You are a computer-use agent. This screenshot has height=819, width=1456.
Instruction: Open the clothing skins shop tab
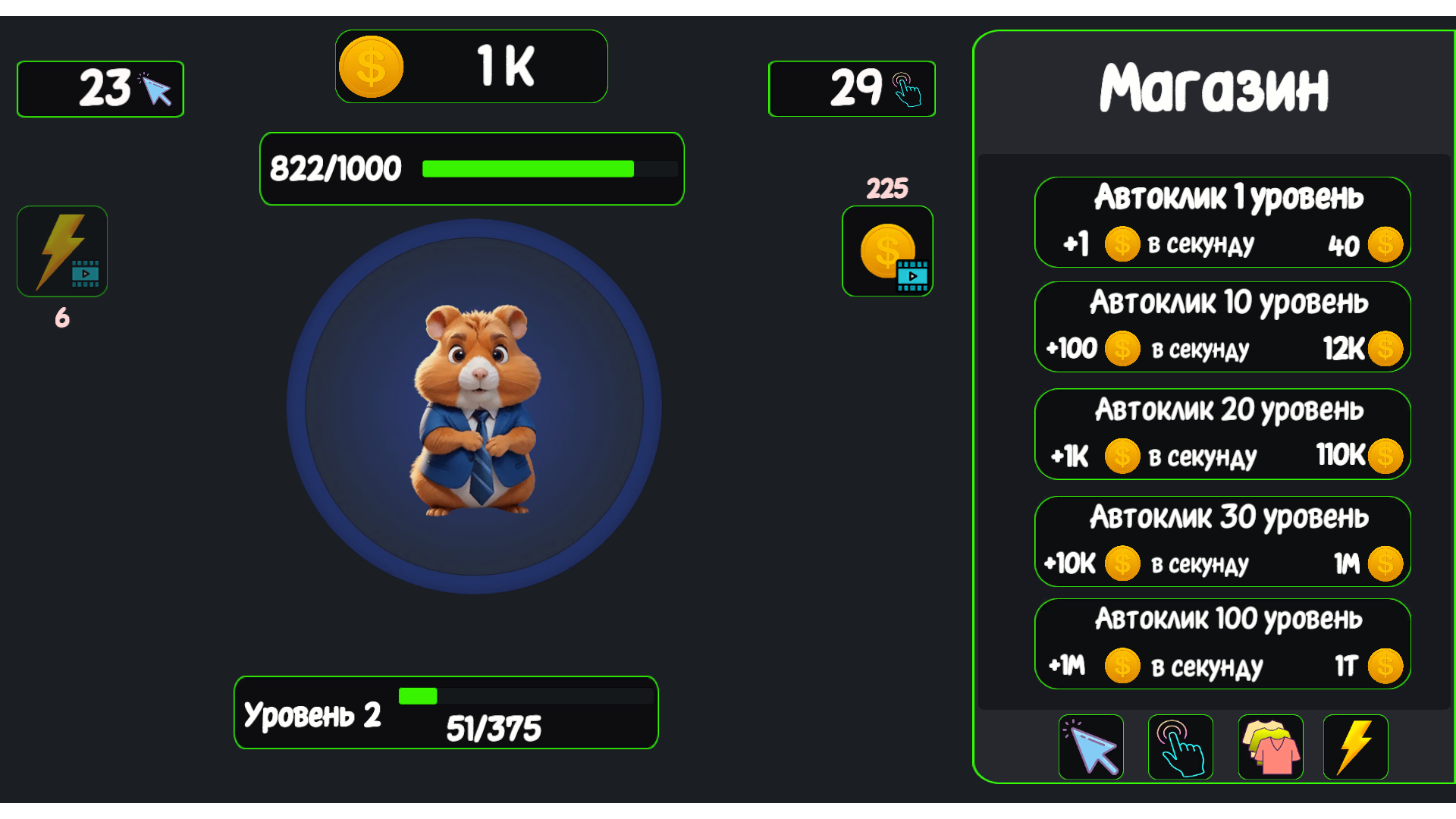pos(1270,747)
